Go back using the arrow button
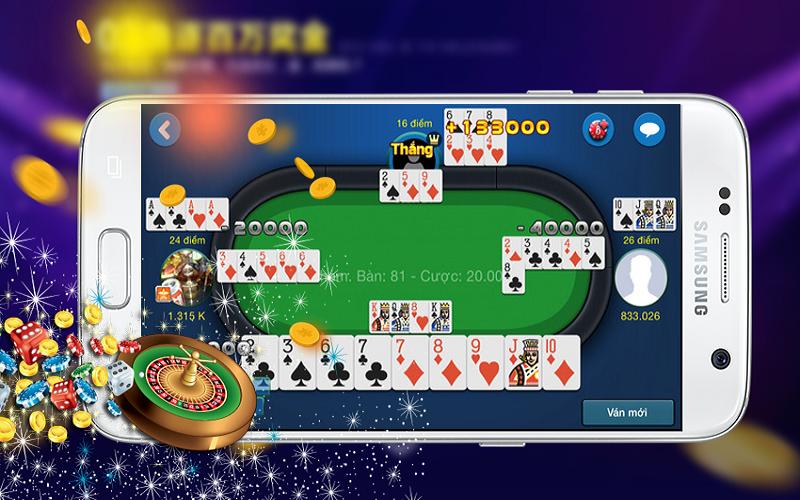The image size is (800, 500). tap(164, 129)
